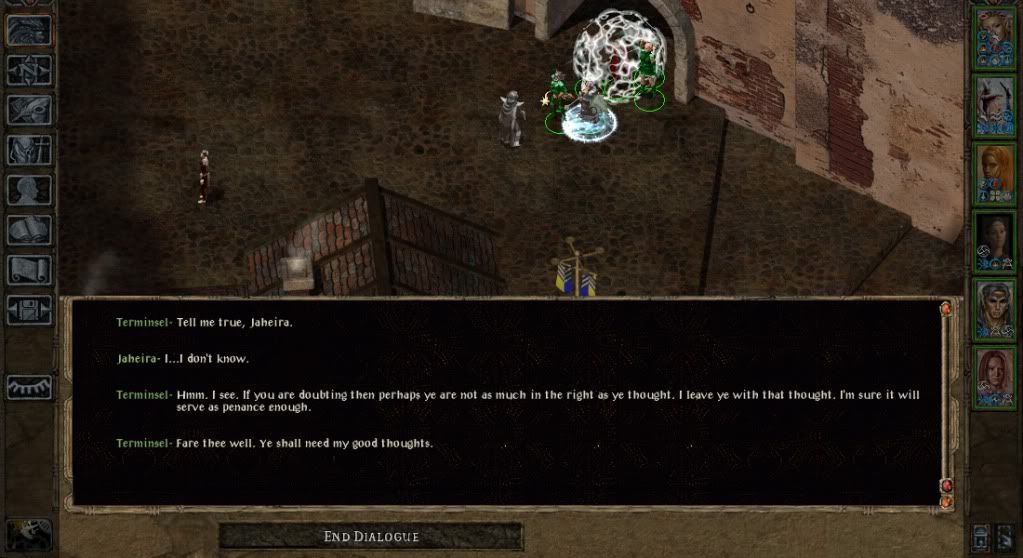Open the inventory screen
Viewport: 1023px width, 558px height.
coord(29,150)
